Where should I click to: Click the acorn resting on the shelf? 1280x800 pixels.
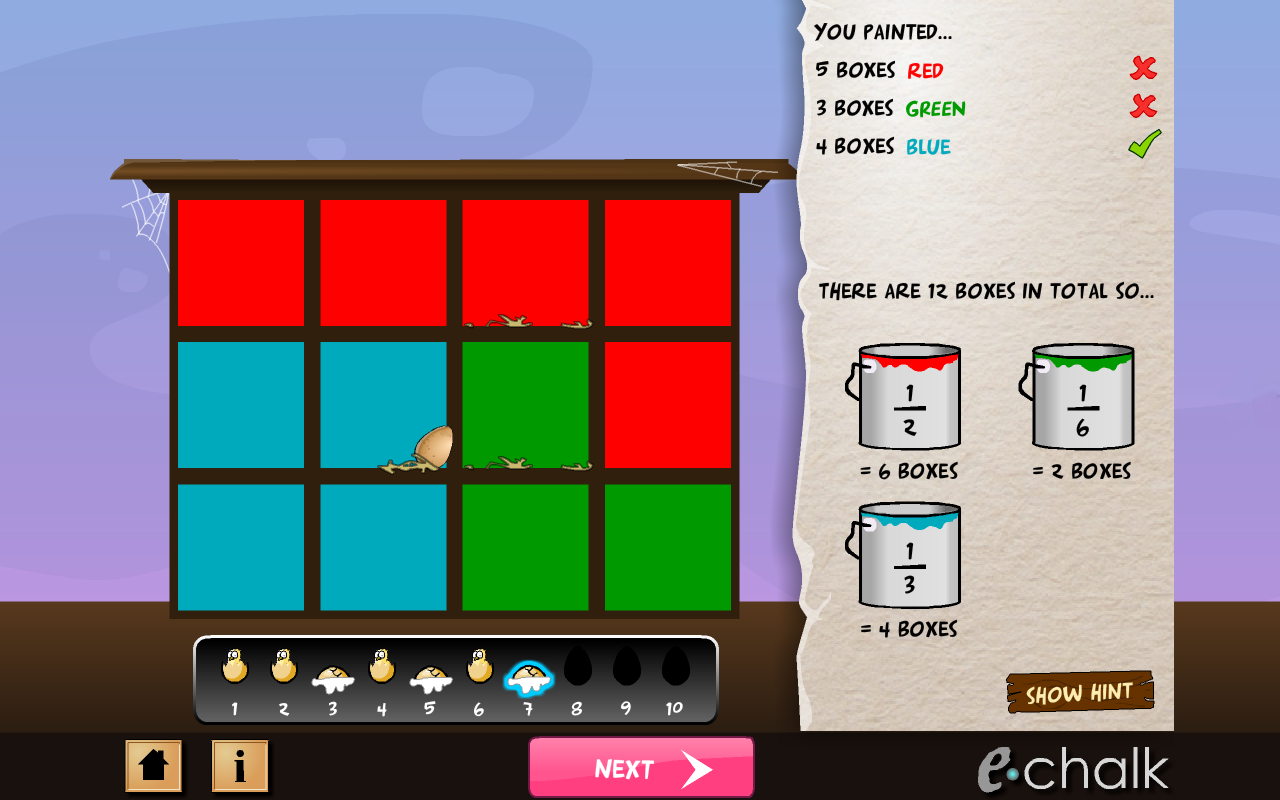coord(432,444)
